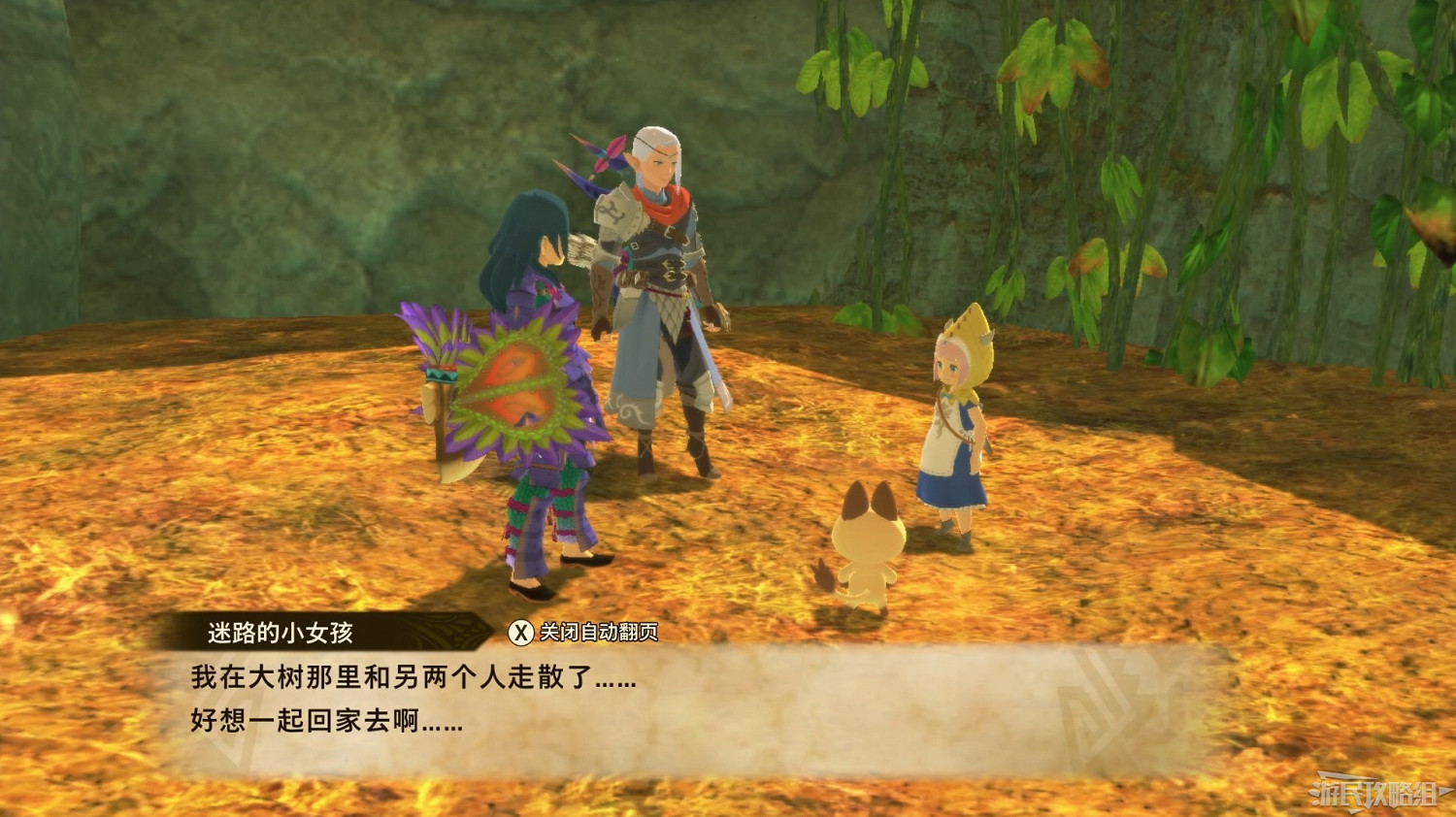Select the blue-haired player character
Screen dimensions: 1456x817
point(534,388)
